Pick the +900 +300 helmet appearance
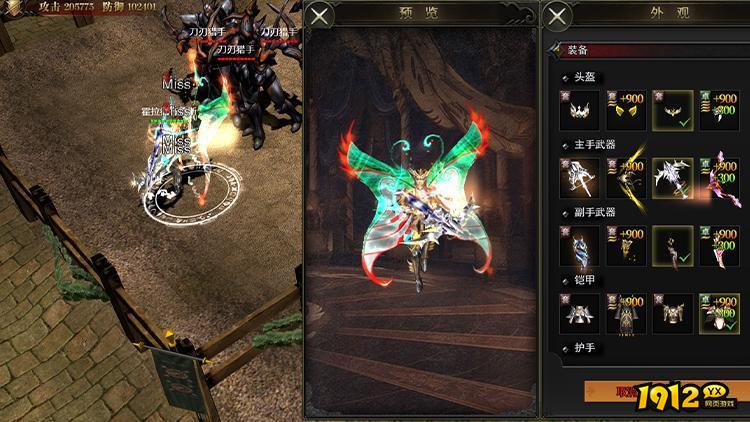The height and width of the screenshot is (422, 750). tap(720, 110)
